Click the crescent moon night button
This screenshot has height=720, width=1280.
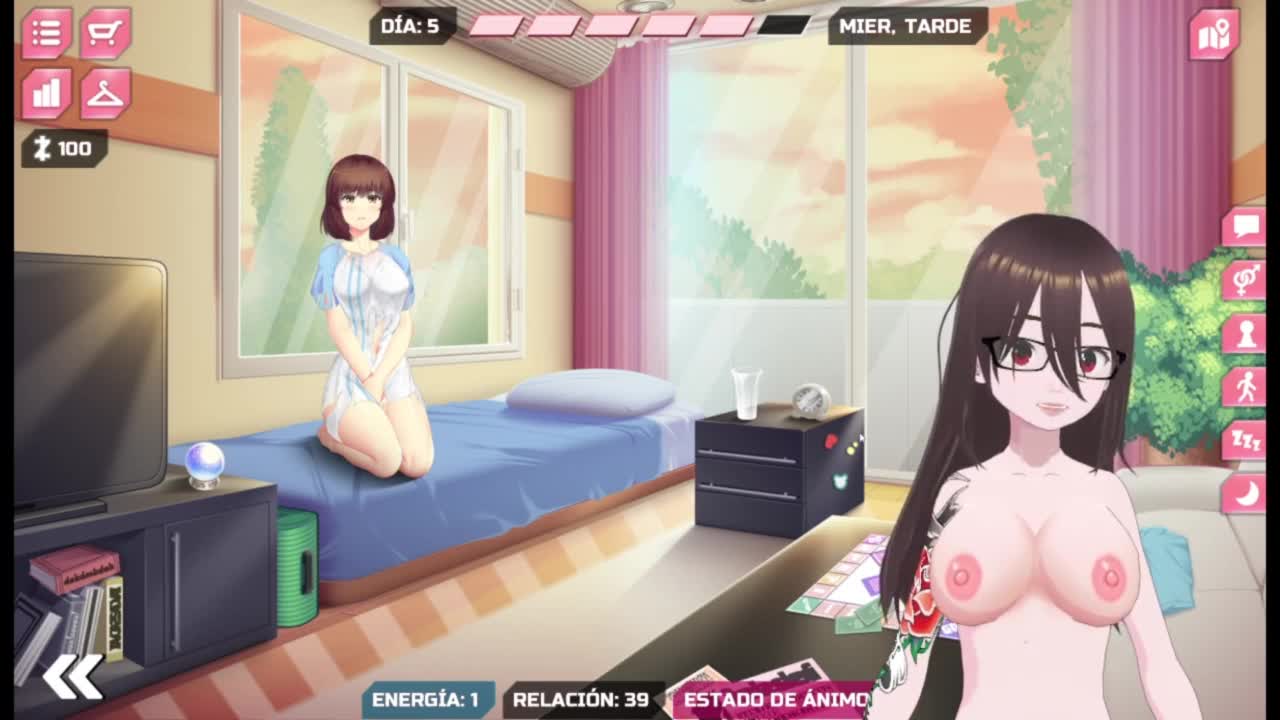(x=1244, y=492)
